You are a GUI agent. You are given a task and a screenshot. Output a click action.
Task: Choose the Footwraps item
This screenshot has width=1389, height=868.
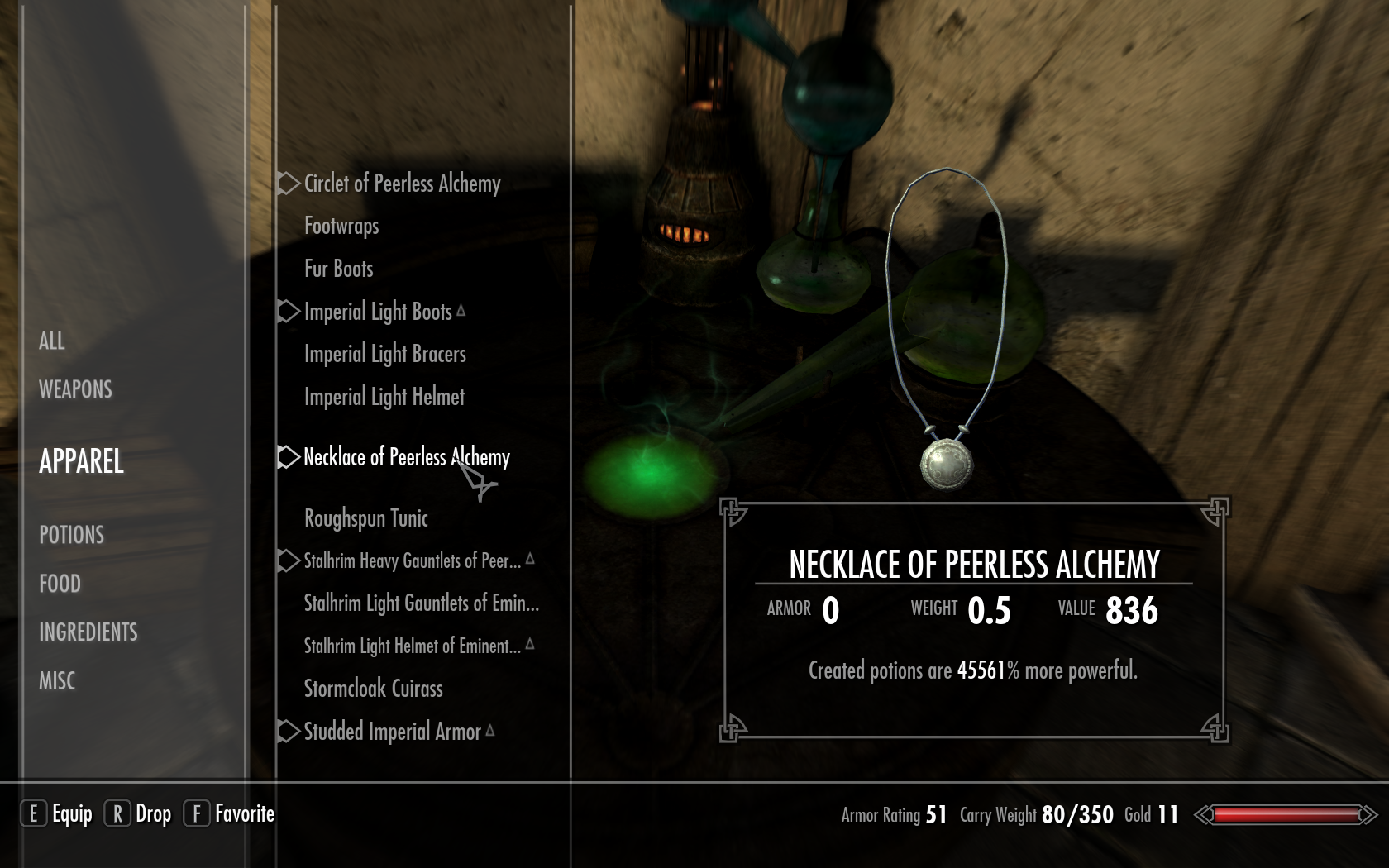(x=341, y=226)
